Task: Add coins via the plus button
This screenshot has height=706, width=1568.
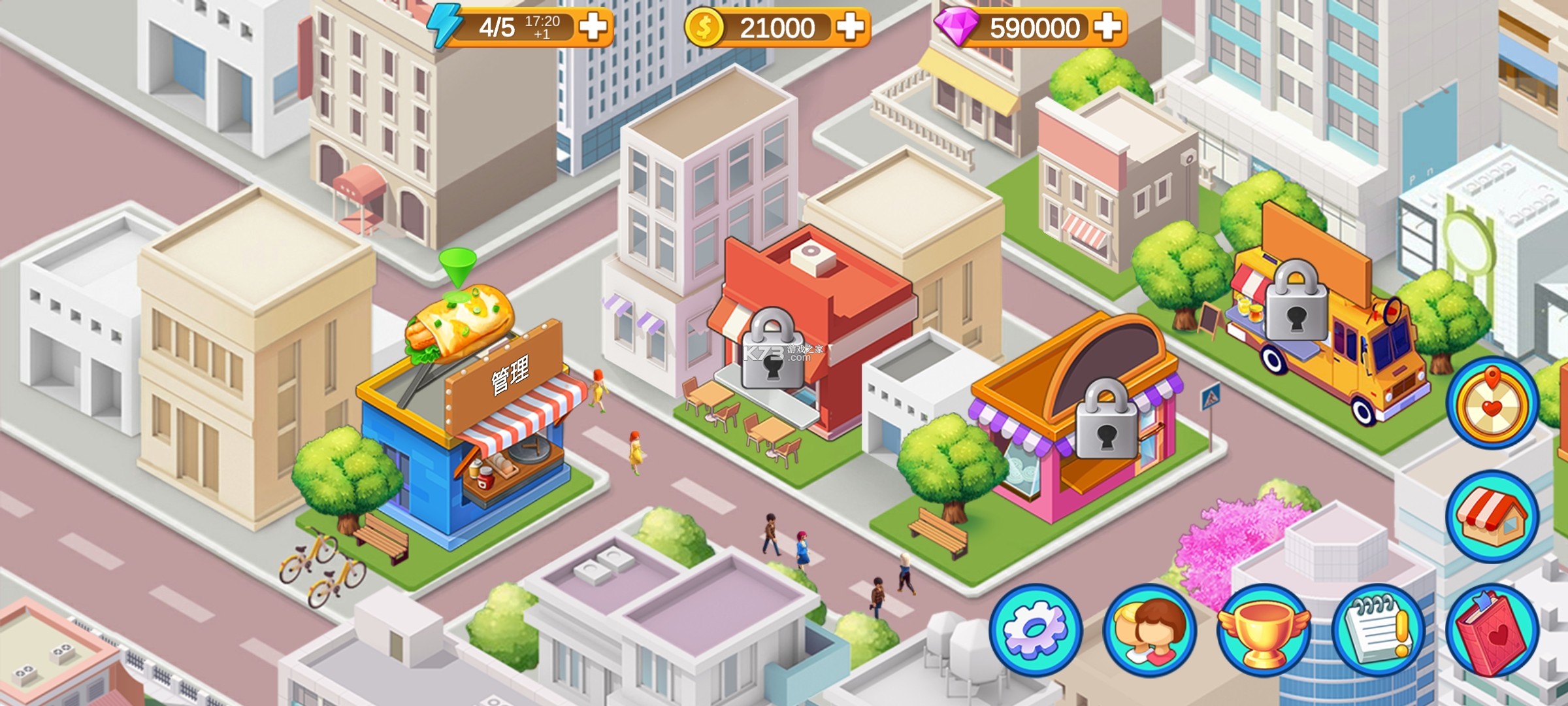Action: click(849, 27)
